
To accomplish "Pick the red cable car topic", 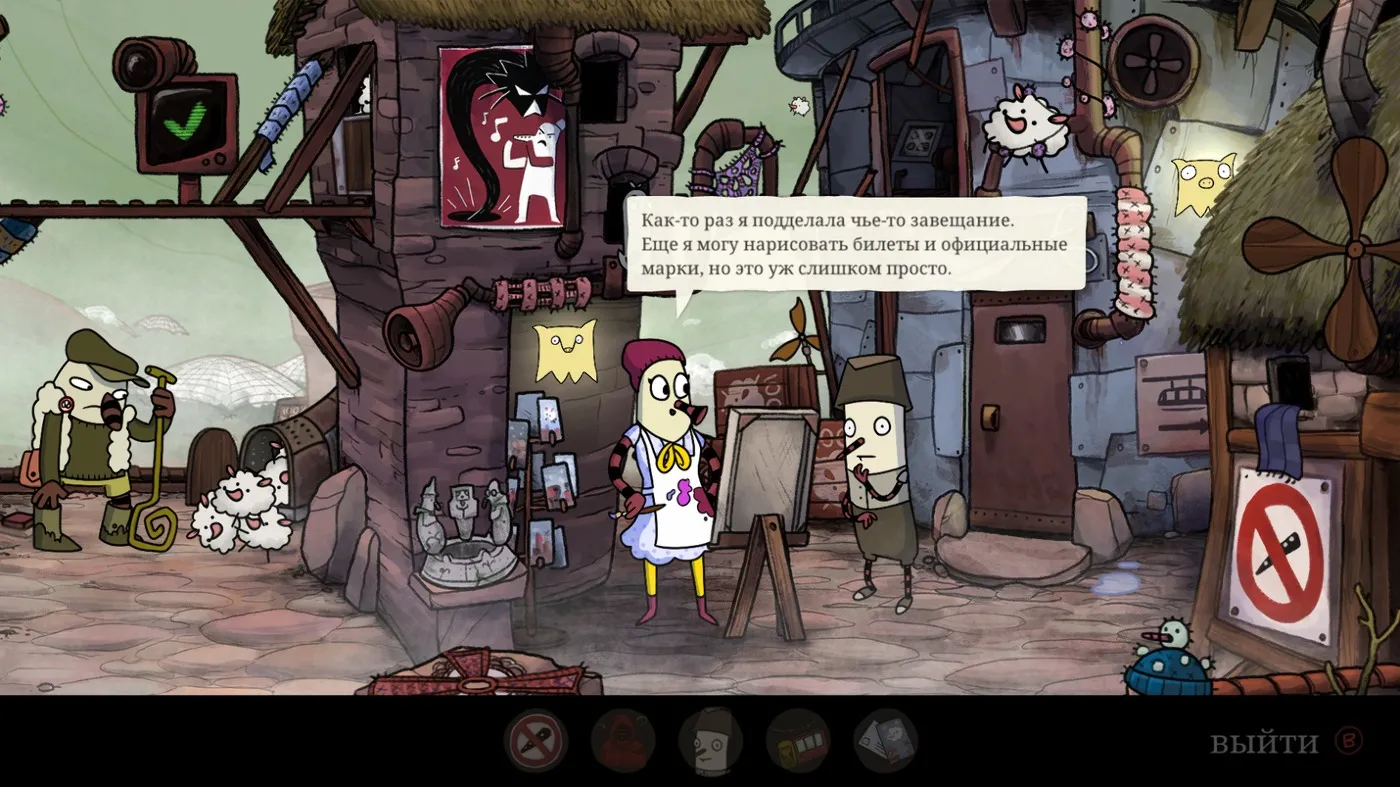I will point(798,741).
